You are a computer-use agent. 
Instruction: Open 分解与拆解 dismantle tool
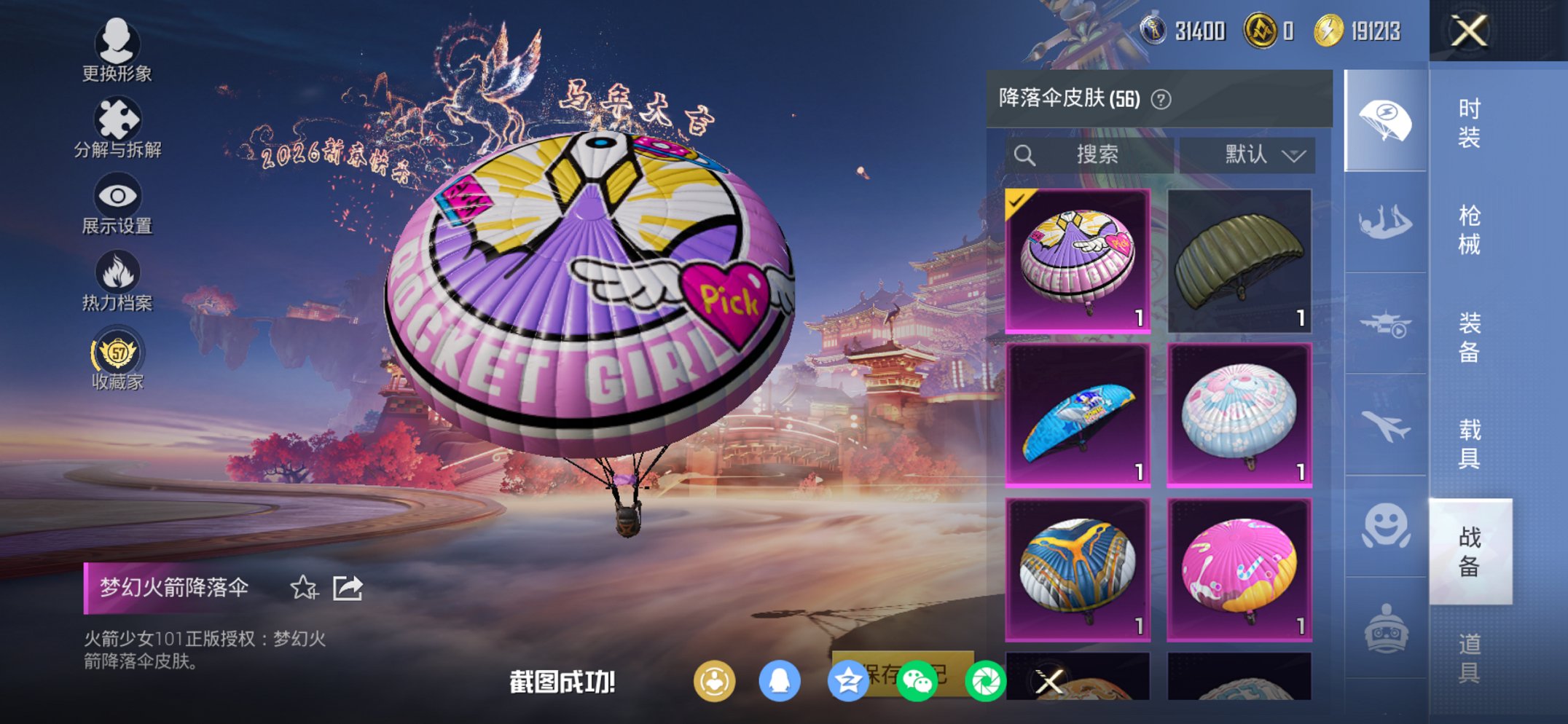(x=117, y=118)
